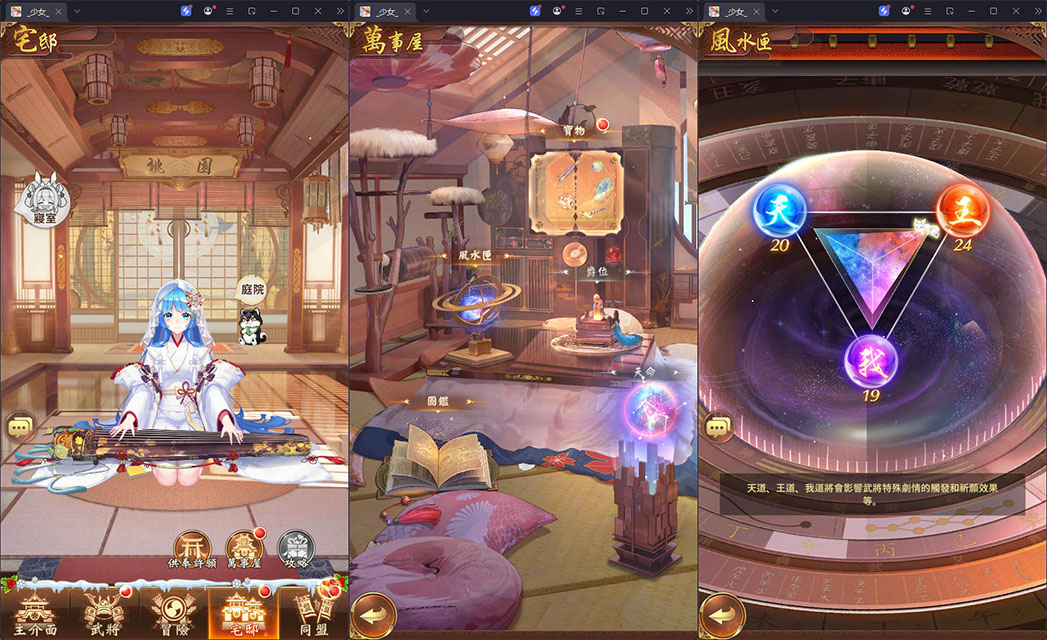Visit the 寢室 bedroom icon
The height and width of the screenshot is (640, 1047).
(36, 198)
